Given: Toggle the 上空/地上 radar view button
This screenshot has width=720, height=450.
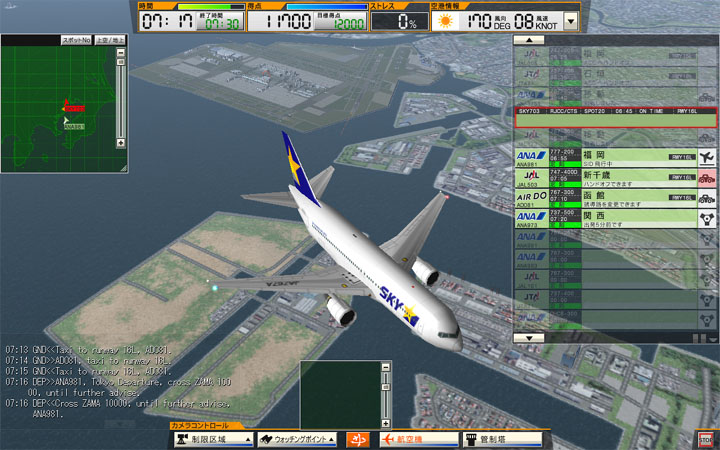Looking at the screenshot, I should click(x=110, y=39).
